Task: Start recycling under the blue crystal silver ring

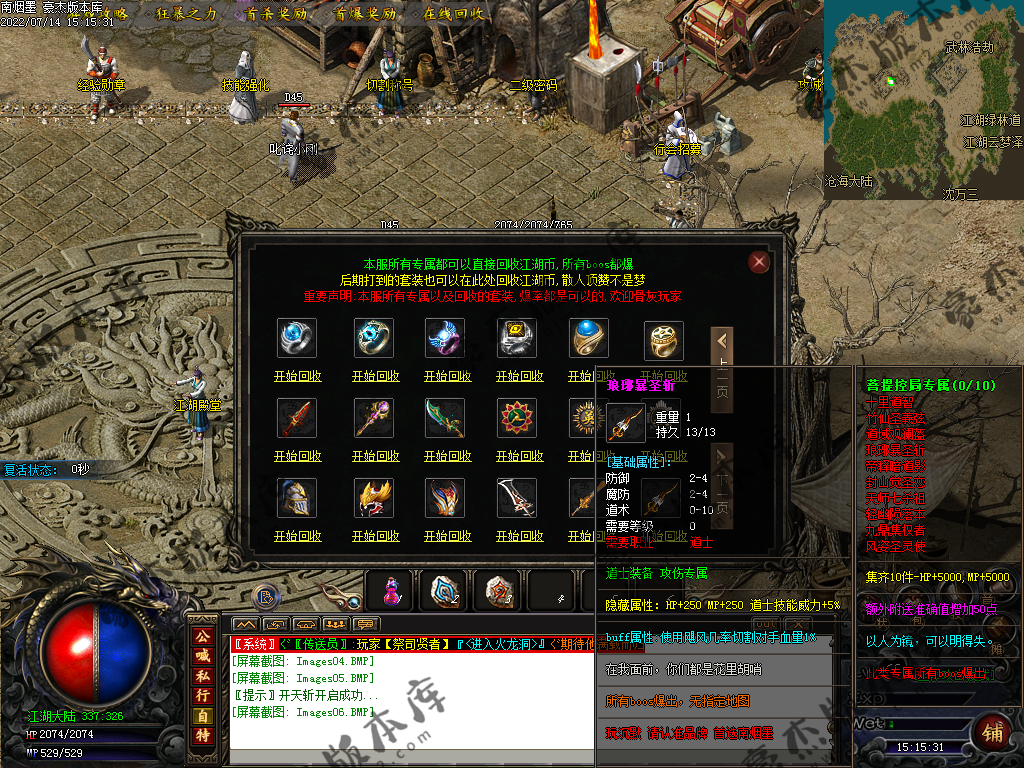Action: point(297,377)
